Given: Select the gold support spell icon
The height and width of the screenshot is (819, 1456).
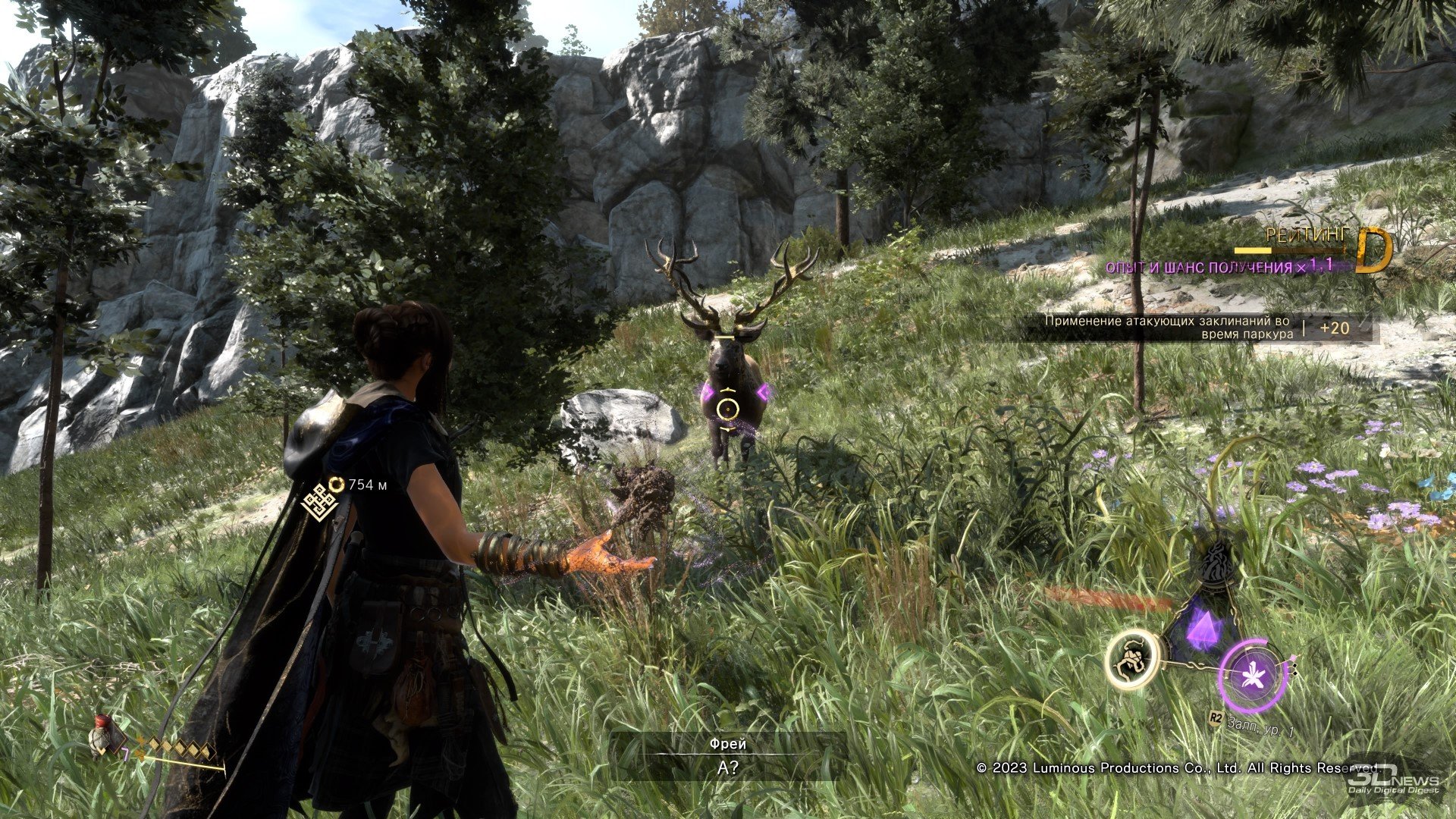Looking at the screenshot, I should pyautogui.click(x=1132, y=659).
